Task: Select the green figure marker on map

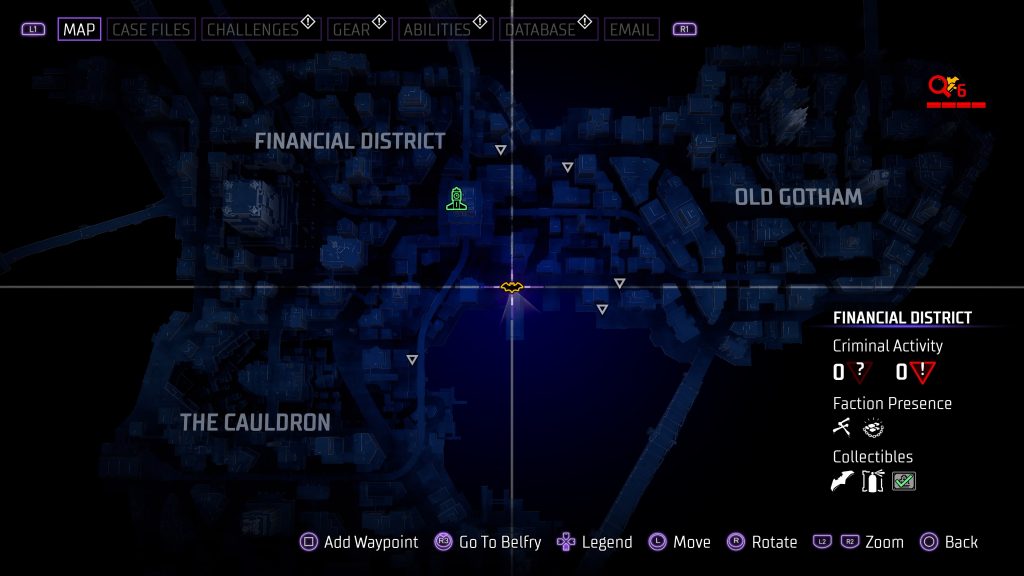Action: pos(456,199)
